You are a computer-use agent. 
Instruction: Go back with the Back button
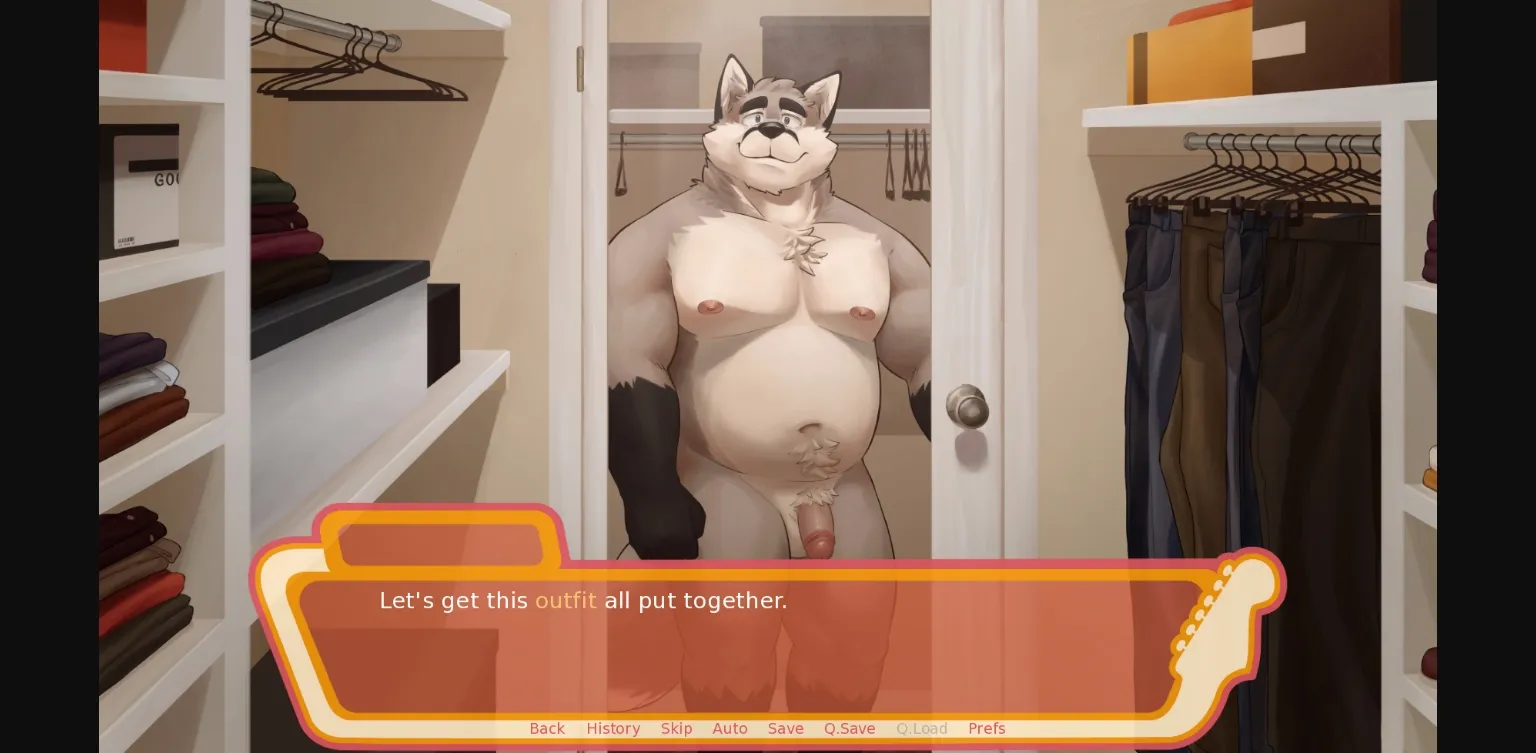click(547, 729)
